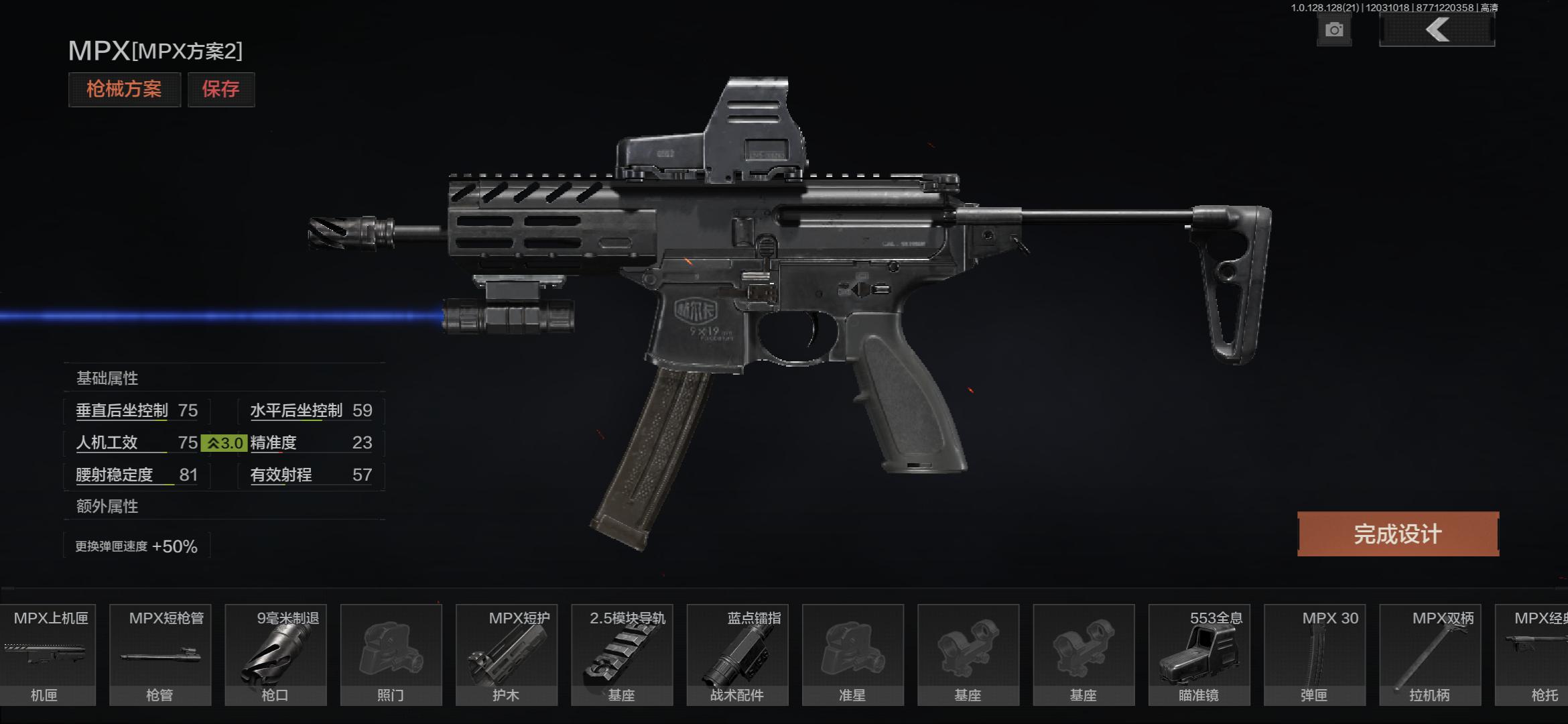Viewport: 1568px width, 724px height.
Task: Take a screenshot with the camera icon
Action: click(1333, 30)
